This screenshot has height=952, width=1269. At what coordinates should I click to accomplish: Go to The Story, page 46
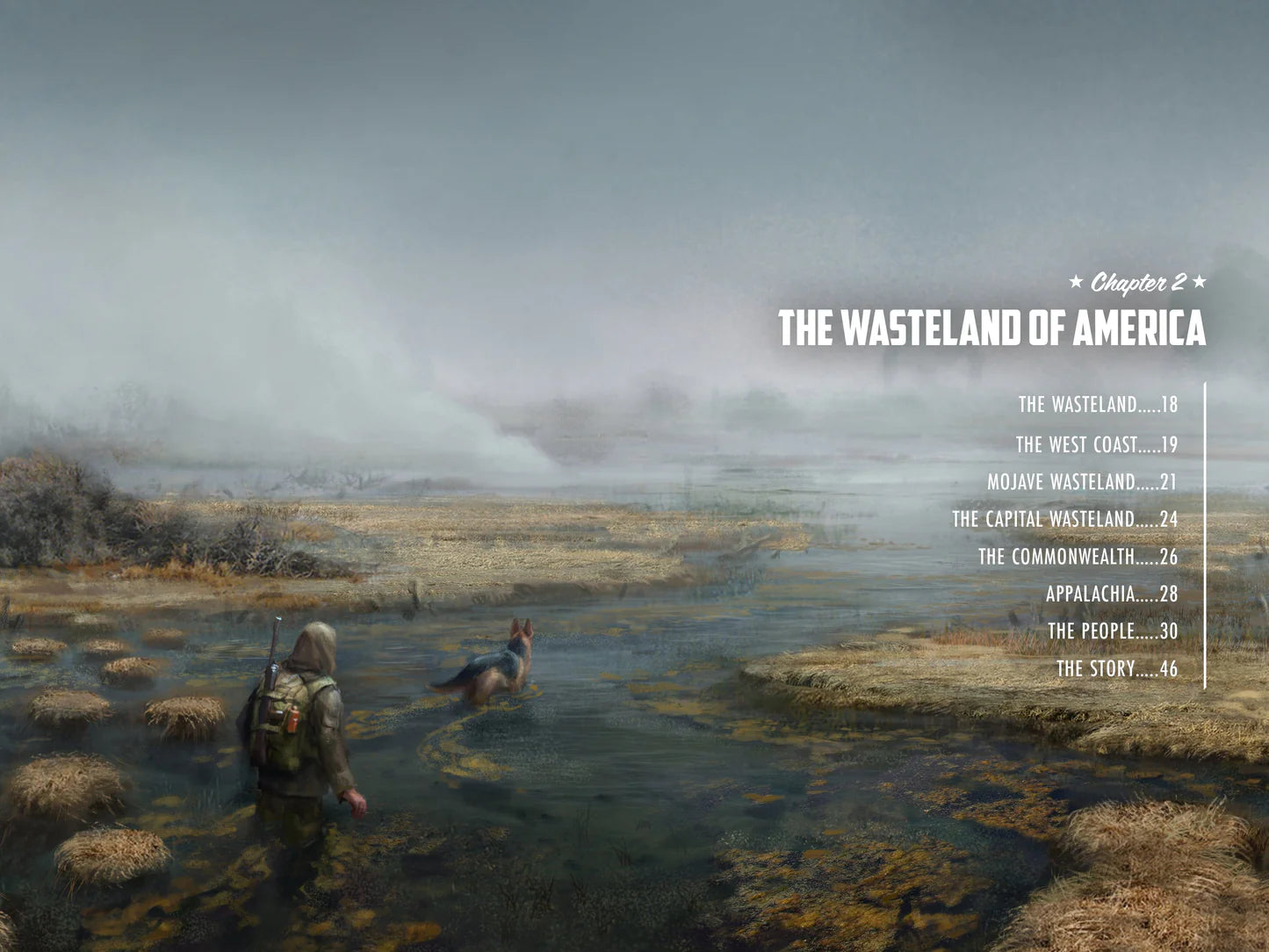pos(1116,669)
